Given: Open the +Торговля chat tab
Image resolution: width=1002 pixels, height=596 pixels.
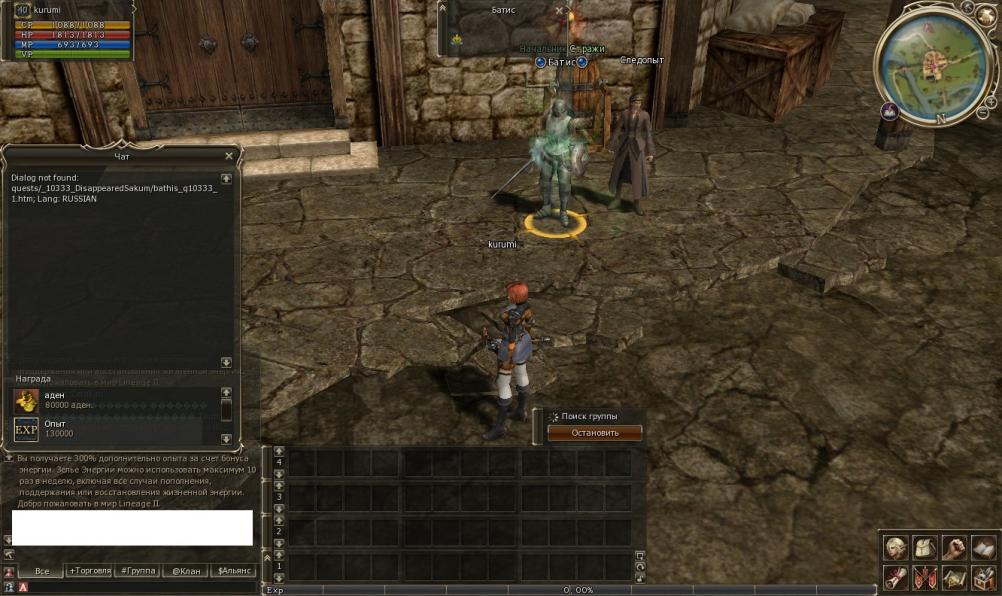Looking at the screenshot, I should coord(89,571).
